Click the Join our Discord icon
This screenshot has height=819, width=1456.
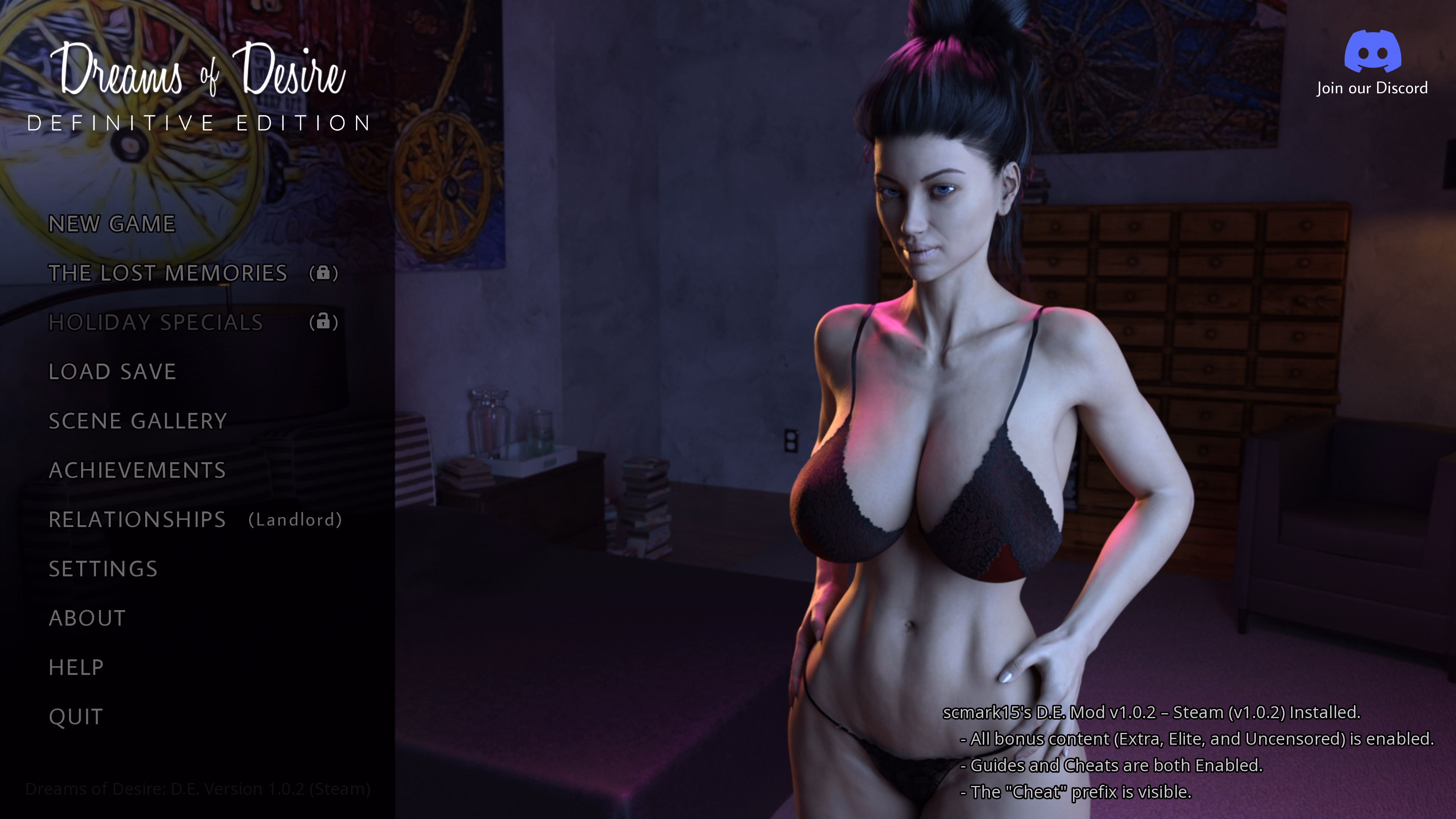1372,52
